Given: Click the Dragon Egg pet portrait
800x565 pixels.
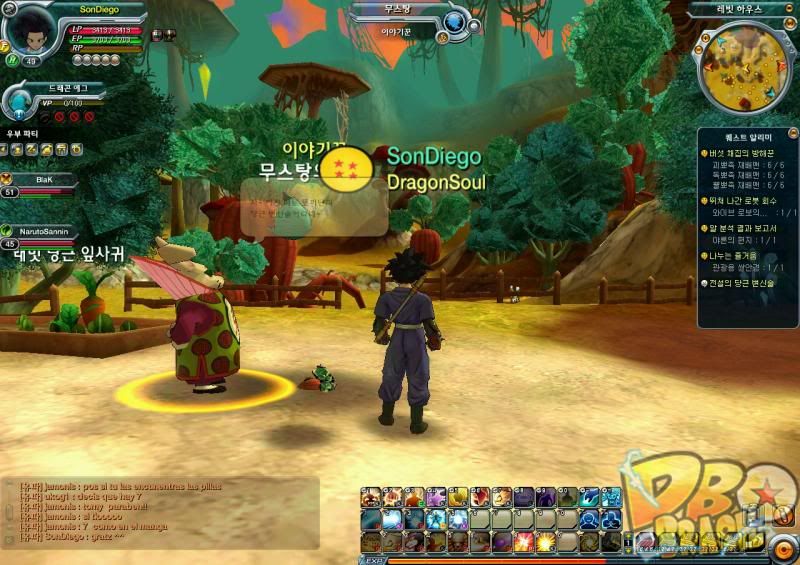Looking at the screenshot, I should (x=22, y=100).
